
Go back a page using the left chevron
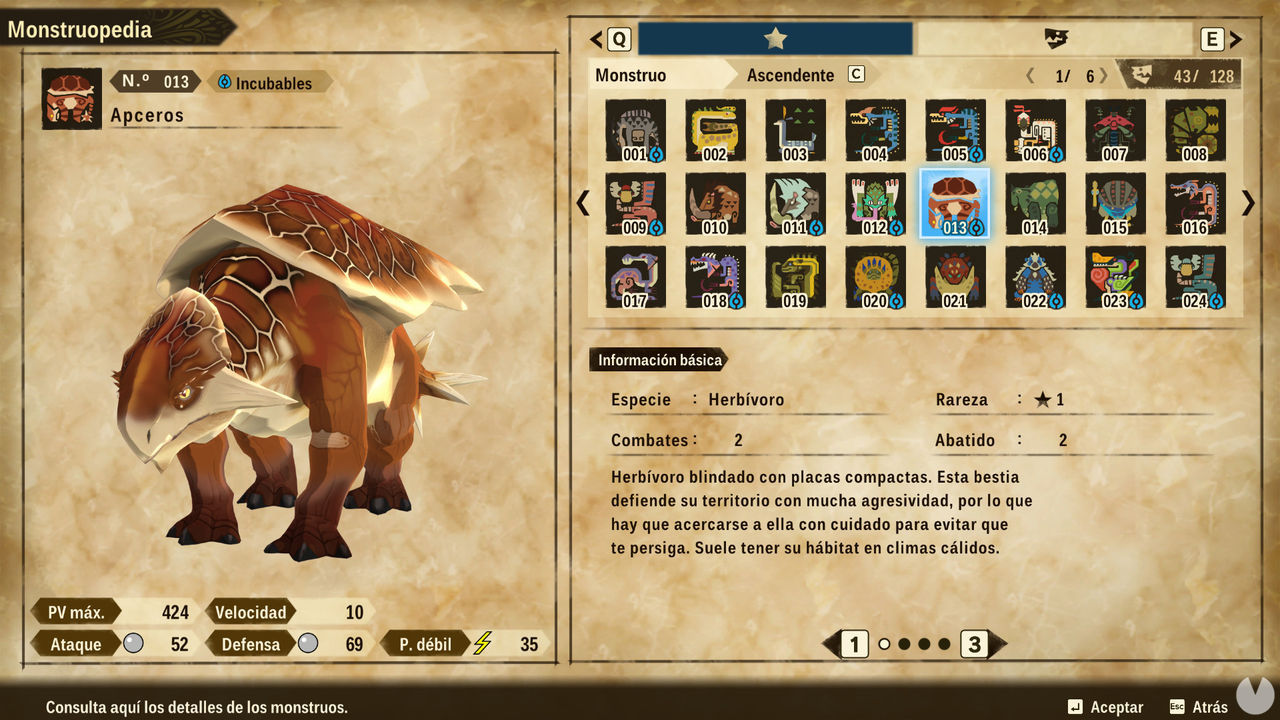tap(583, 203)
